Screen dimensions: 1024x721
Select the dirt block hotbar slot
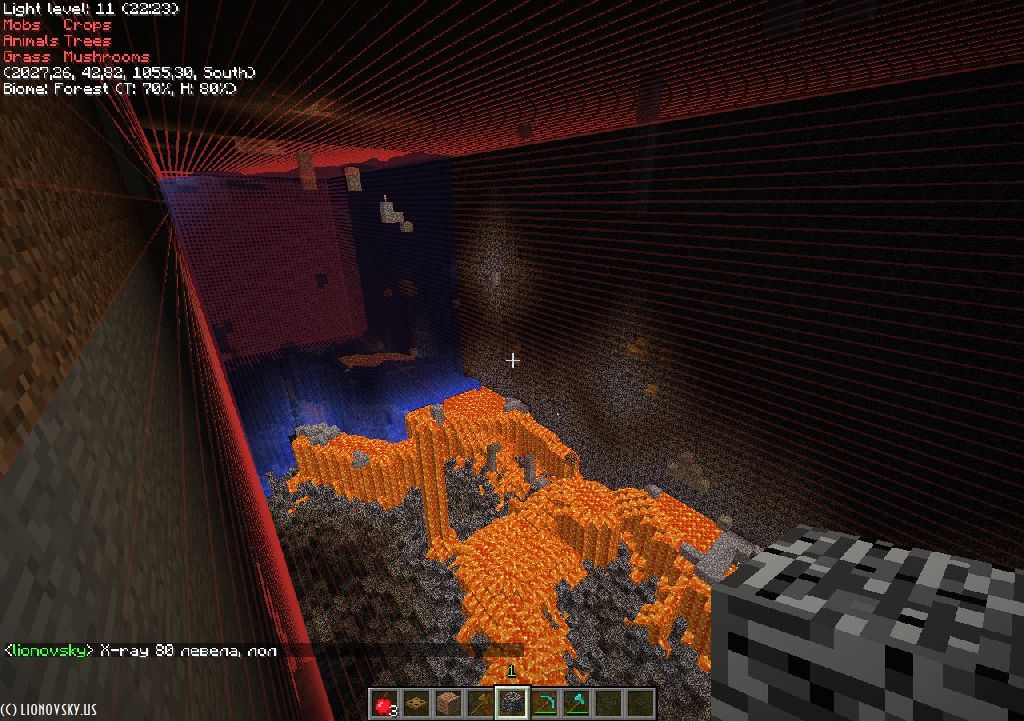(x=448, y=703)
